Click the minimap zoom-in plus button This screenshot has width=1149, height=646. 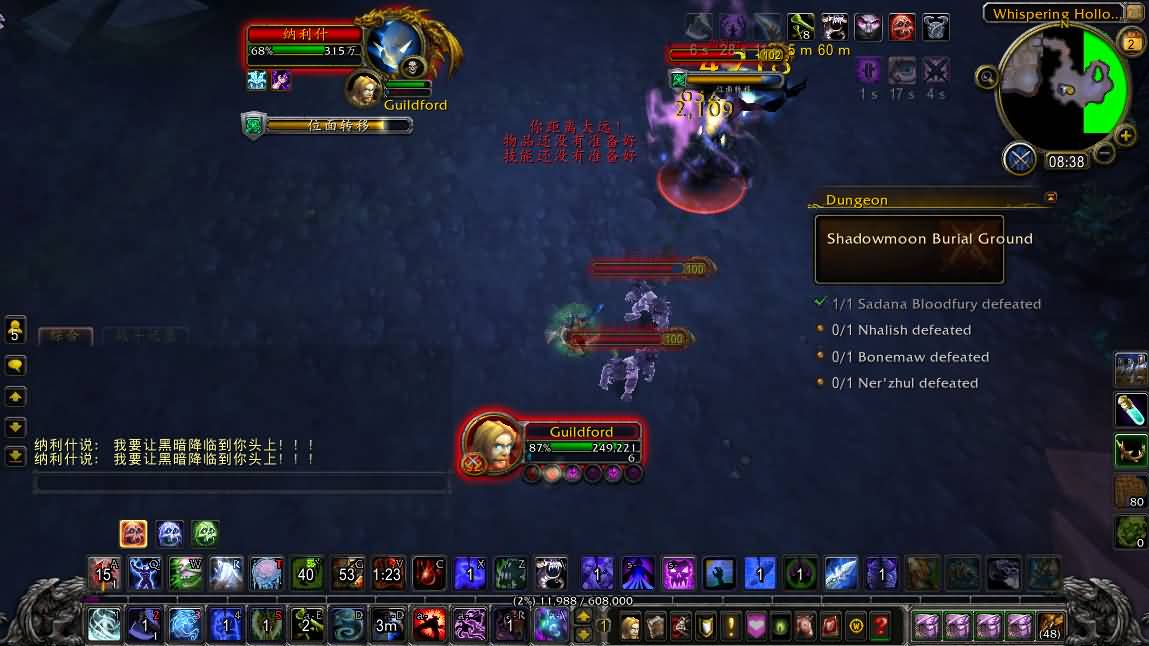tap(1126, 136)
